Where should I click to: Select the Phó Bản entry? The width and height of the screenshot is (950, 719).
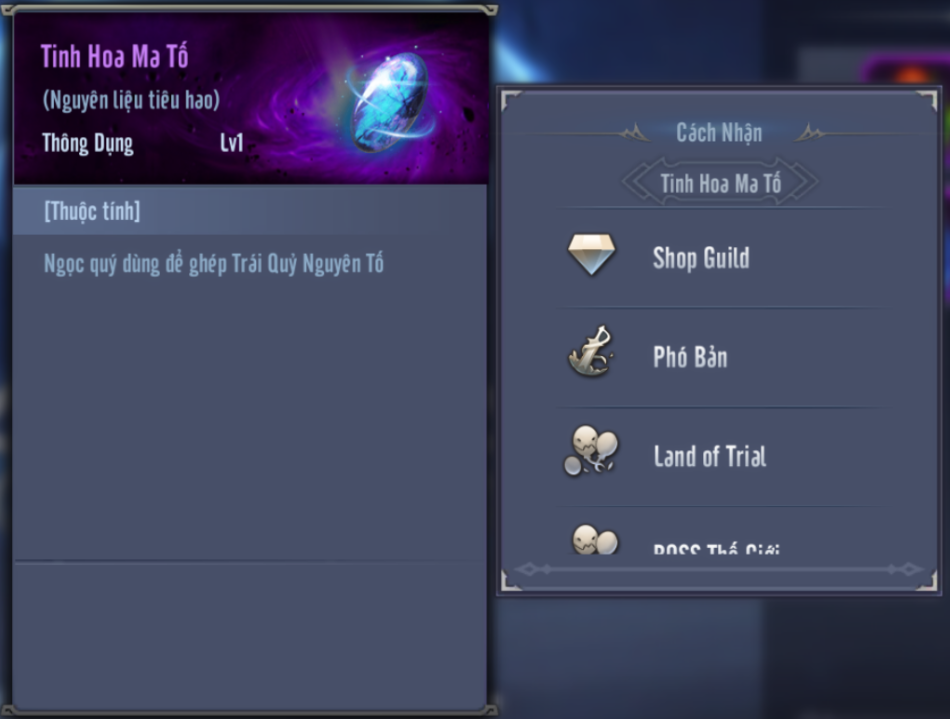[x=690, y=357]
